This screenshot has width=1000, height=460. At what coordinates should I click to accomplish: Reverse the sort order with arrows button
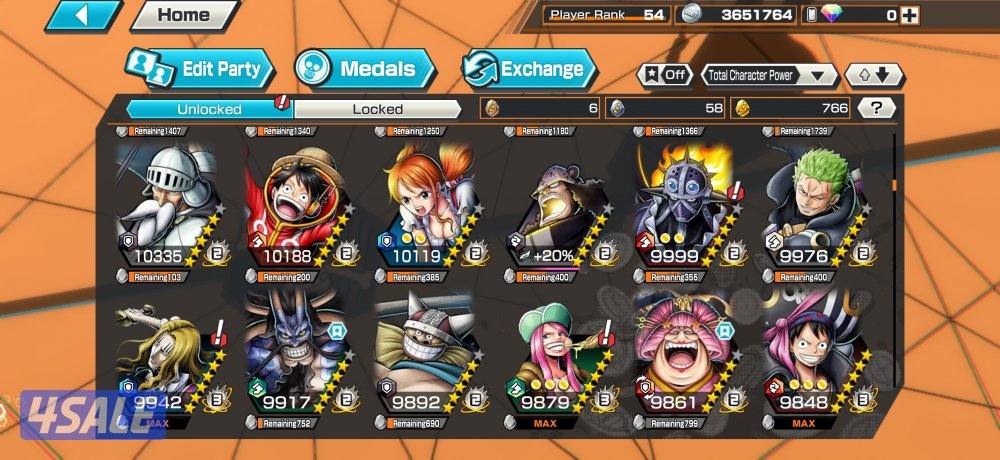[873, 75]
